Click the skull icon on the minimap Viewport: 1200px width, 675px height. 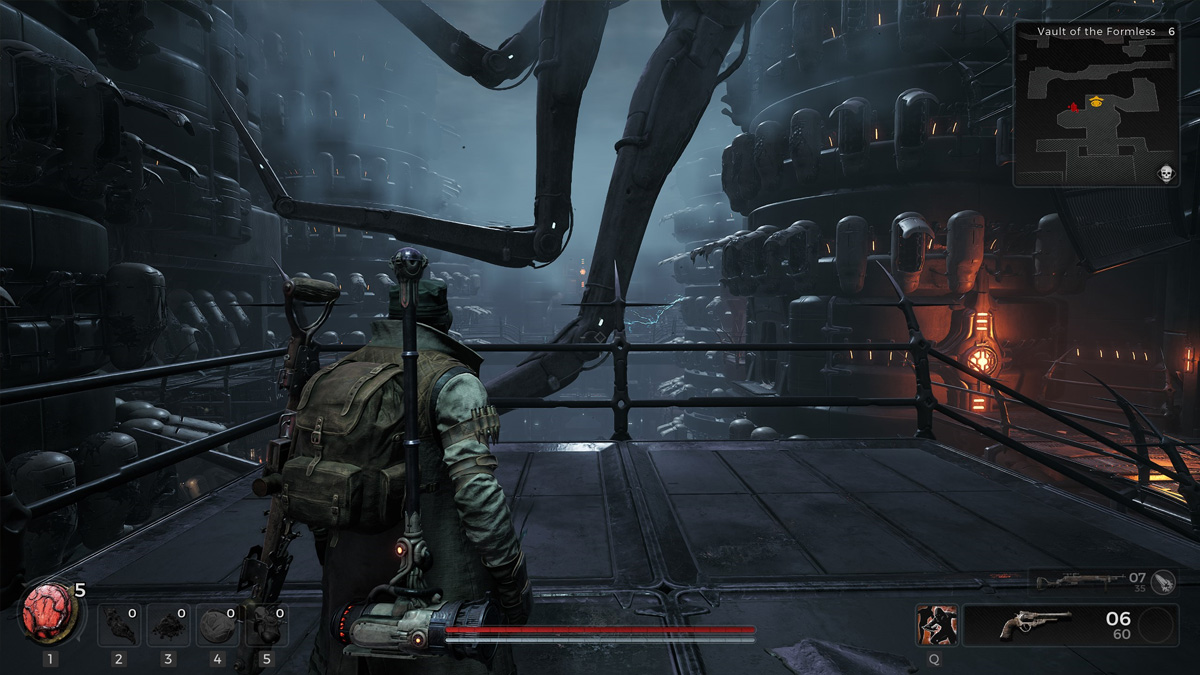point(1165,174)
